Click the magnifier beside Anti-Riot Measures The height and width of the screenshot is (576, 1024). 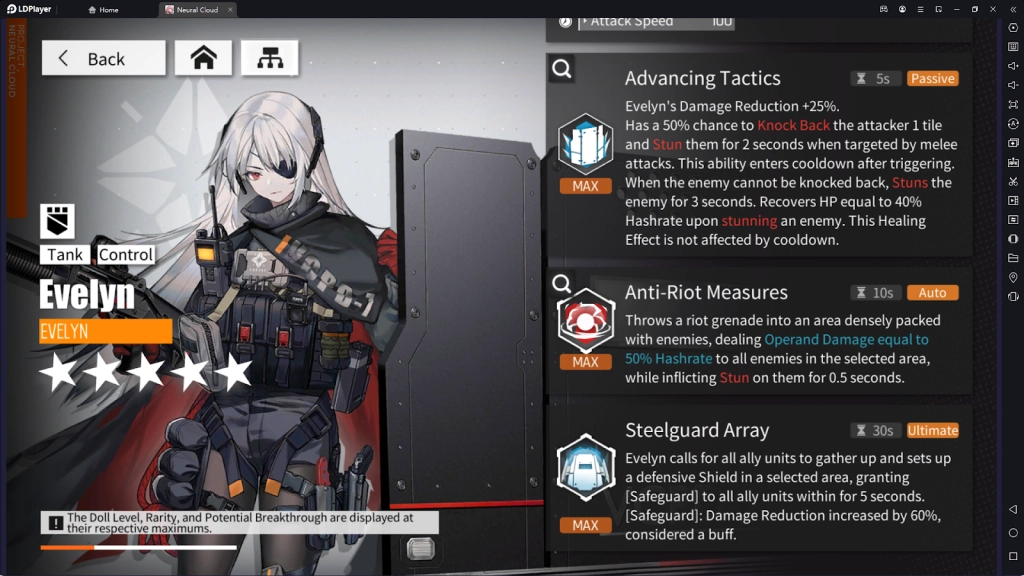562,284
